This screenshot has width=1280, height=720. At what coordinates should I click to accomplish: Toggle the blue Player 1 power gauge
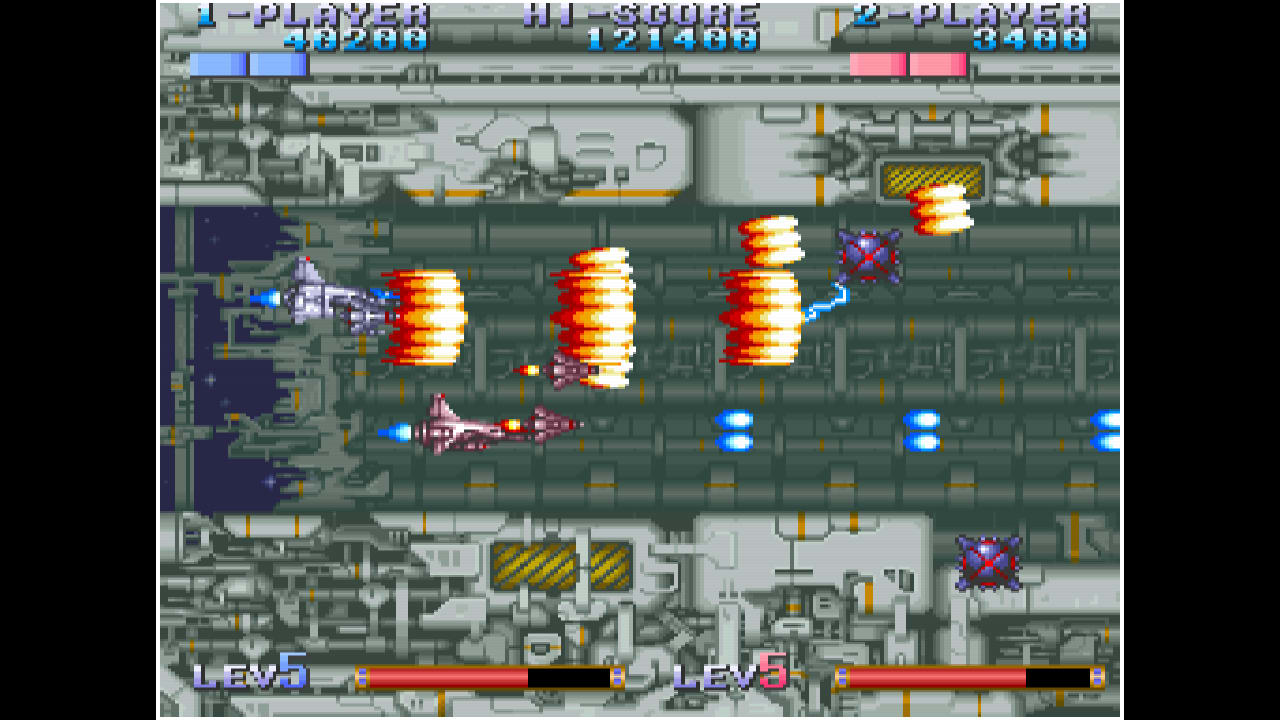(x=253, y=62)
